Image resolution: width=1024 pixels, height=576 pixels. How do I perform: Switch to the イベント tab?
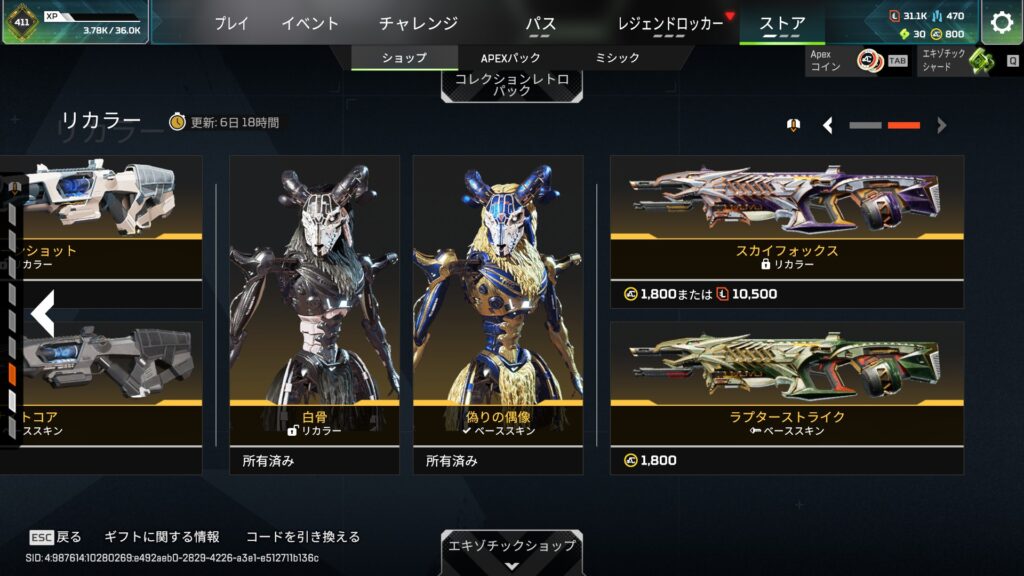click(310, 23)
